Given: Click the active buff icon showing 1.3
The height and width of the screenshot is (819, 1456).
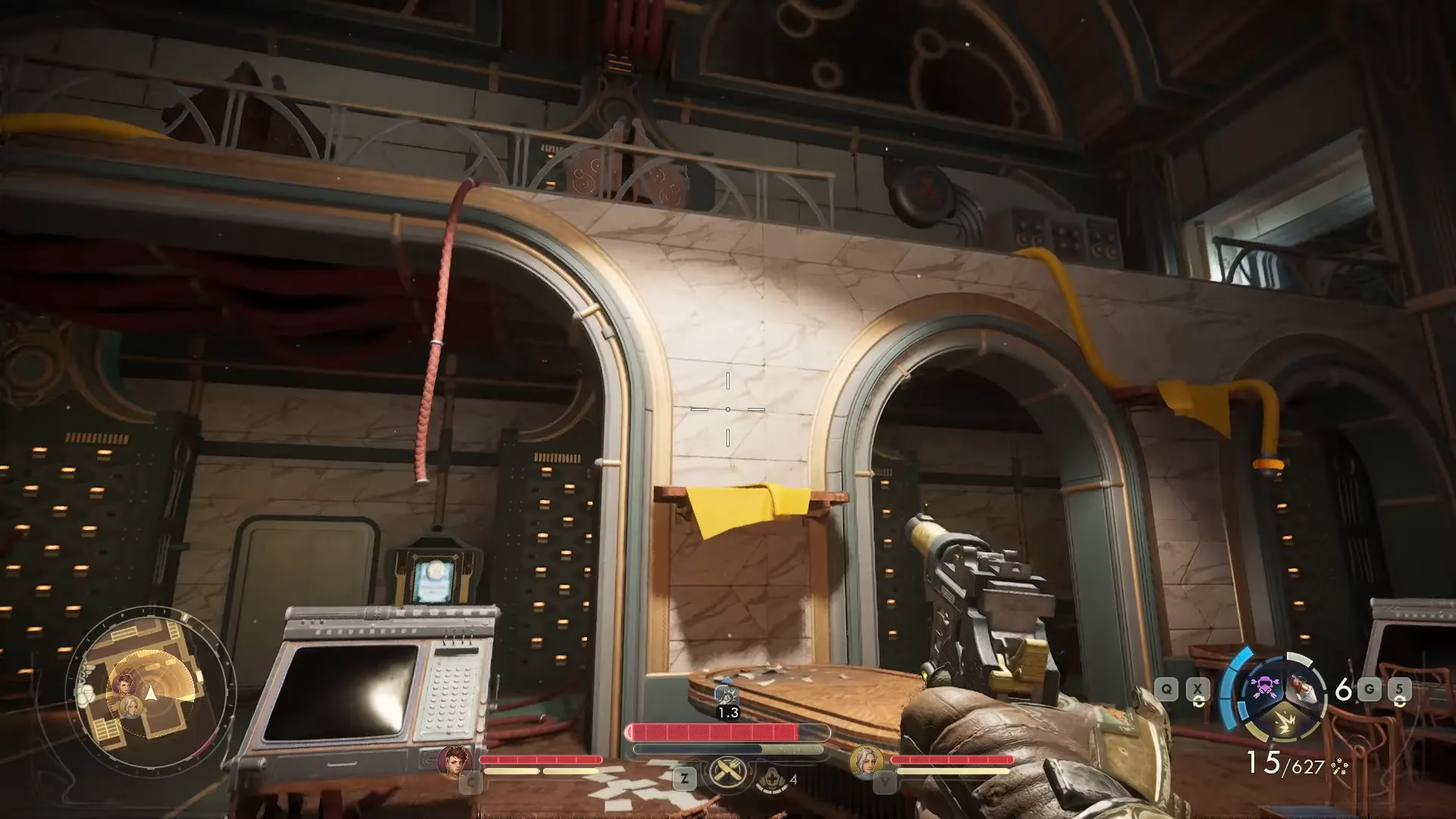Looking at the screenshot, I should pos(727,695).
